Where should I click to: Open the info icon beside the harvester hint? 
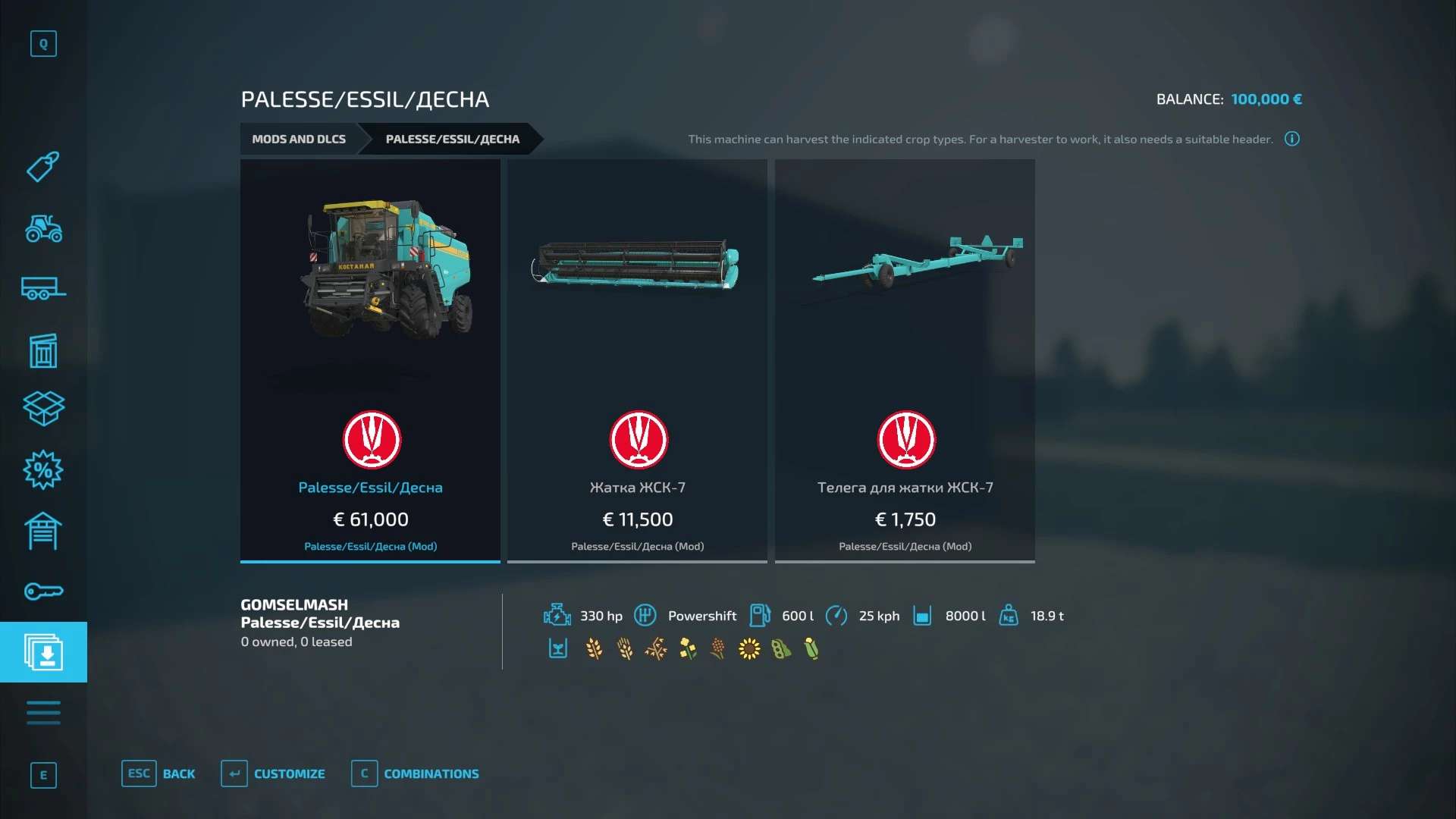1292,139
